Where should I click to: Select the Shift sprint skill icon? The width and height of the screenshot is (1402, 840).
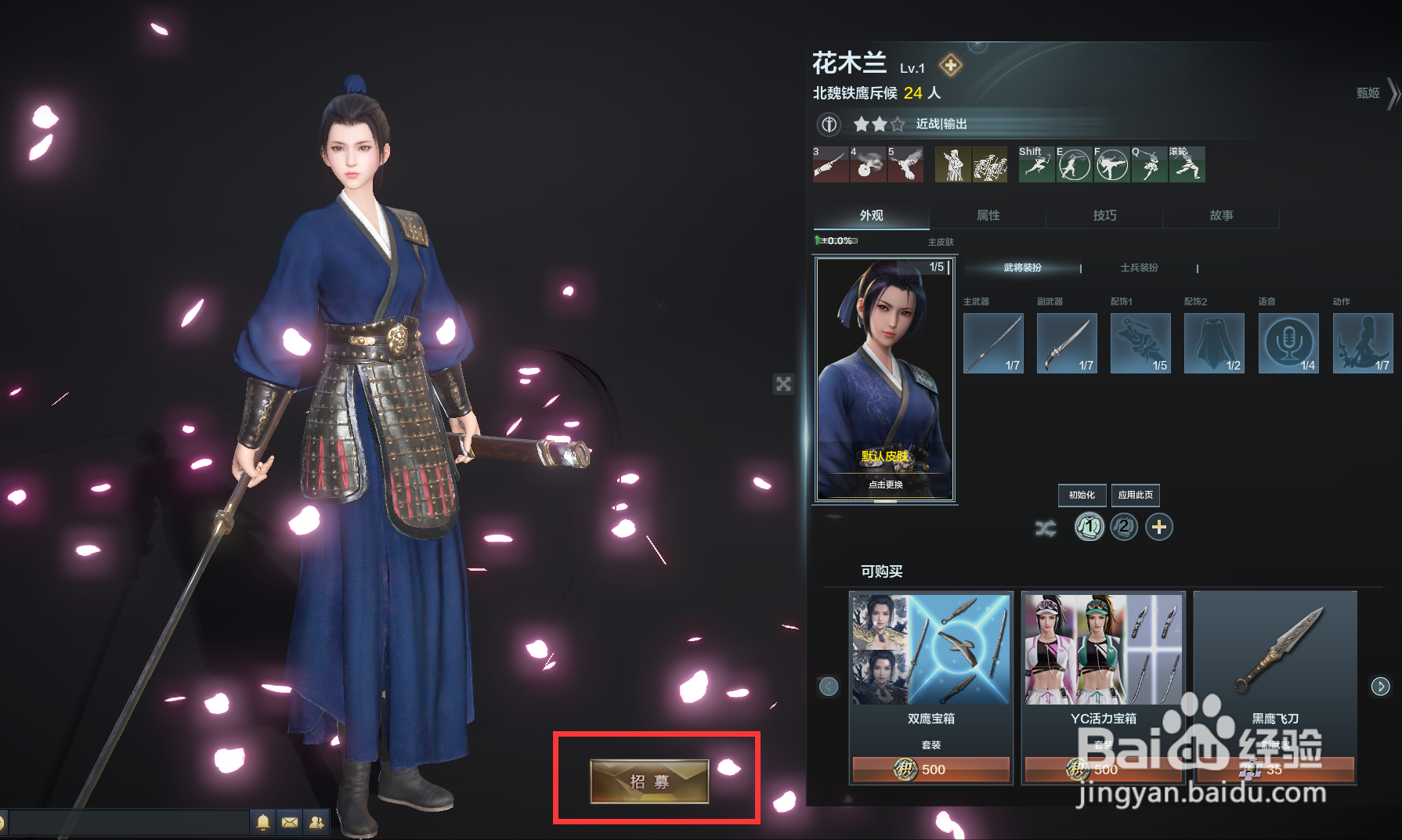tap(1035, 164)
